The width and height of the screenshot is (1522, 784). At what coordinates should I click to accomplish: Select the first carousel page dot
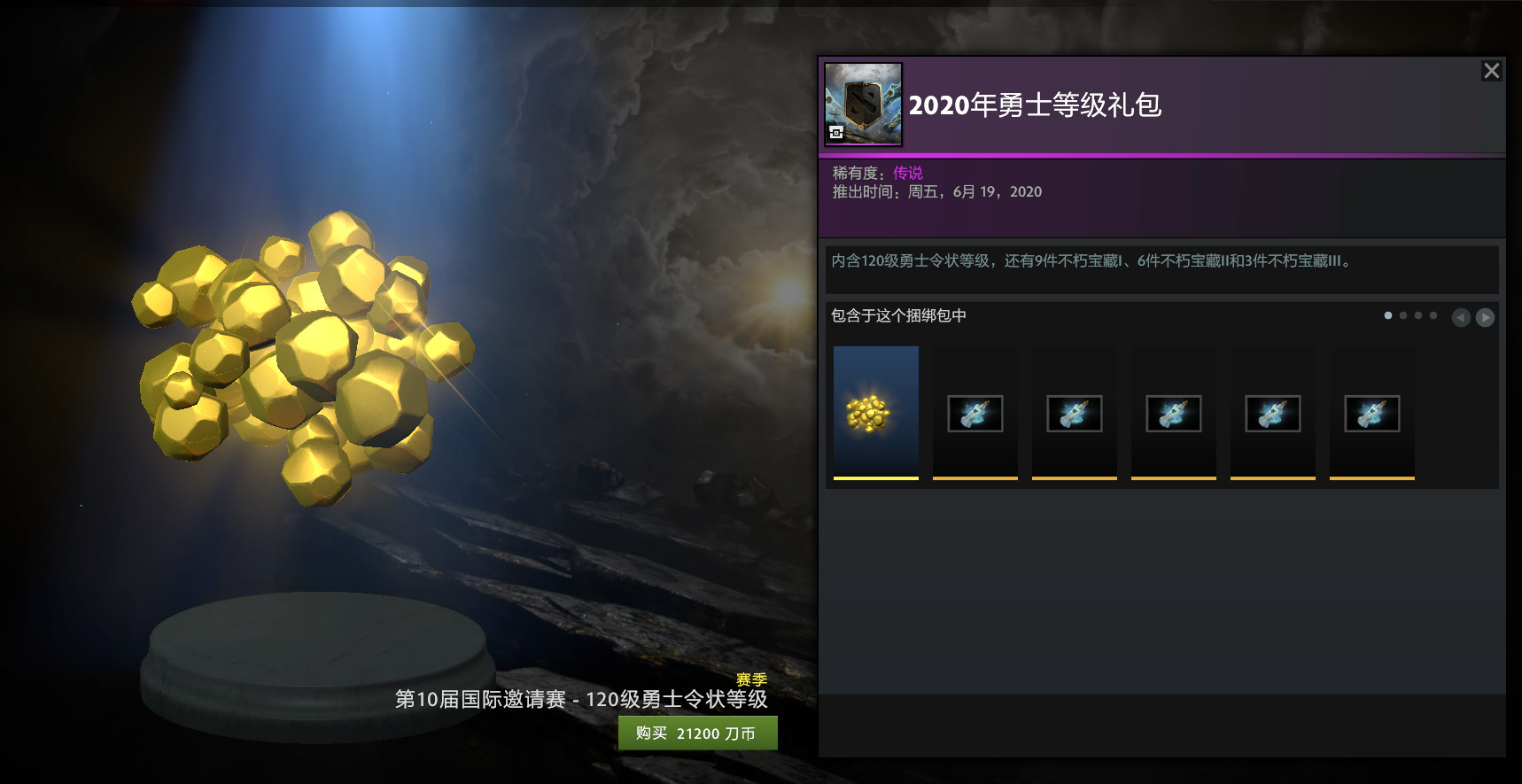[1387, 315]
